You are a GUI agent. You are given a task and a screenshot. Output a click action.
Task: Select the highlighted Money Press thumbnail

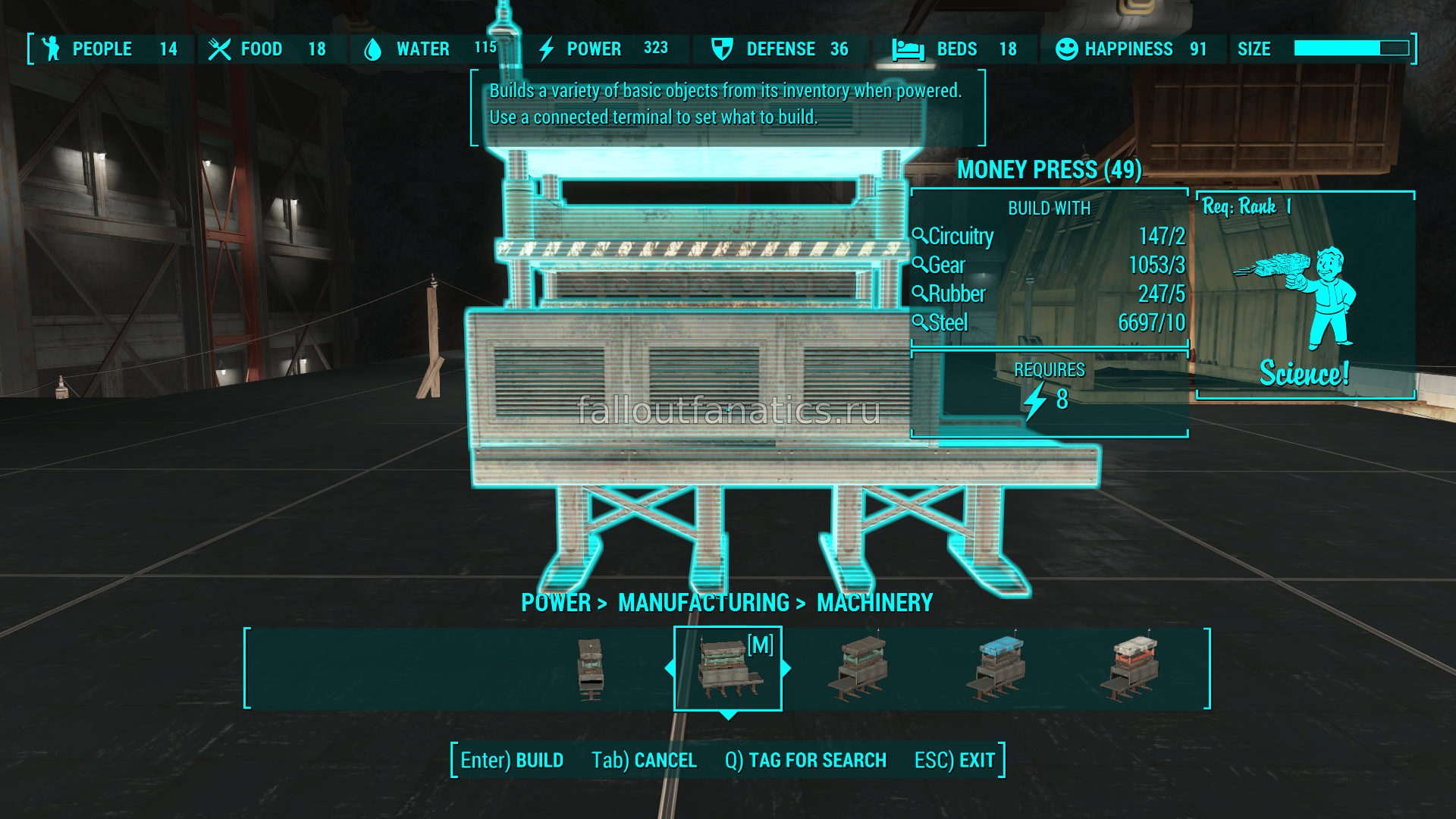pyautogui.click(x=727, y=669)
